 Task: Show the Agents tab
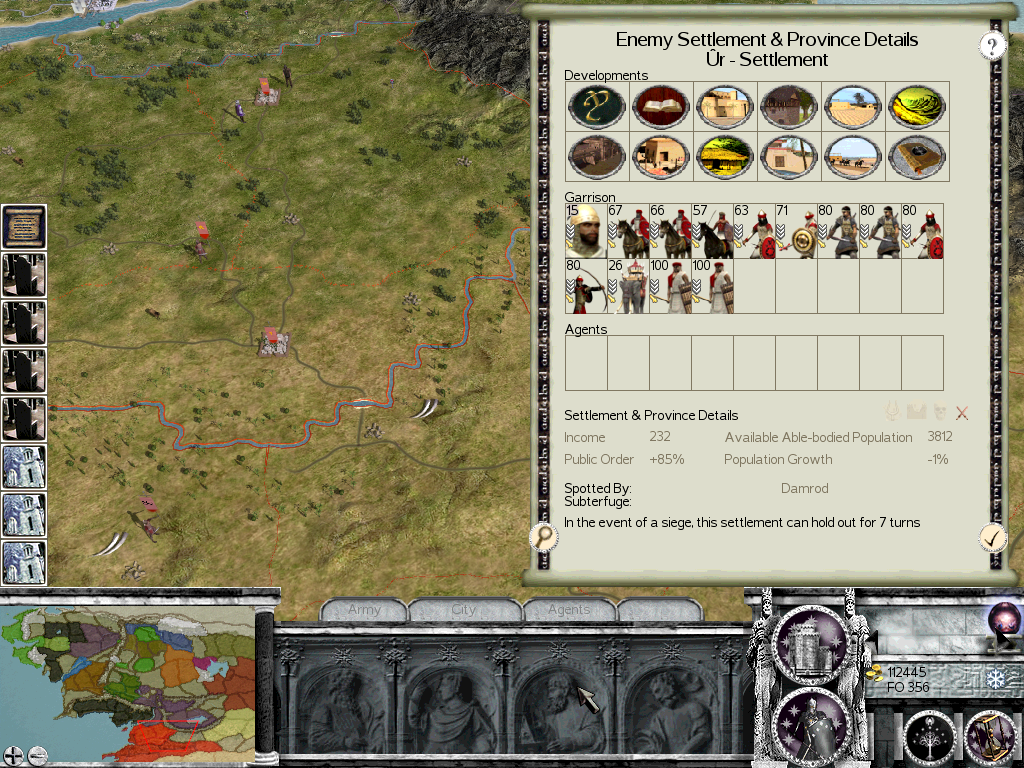pos(568,610)
